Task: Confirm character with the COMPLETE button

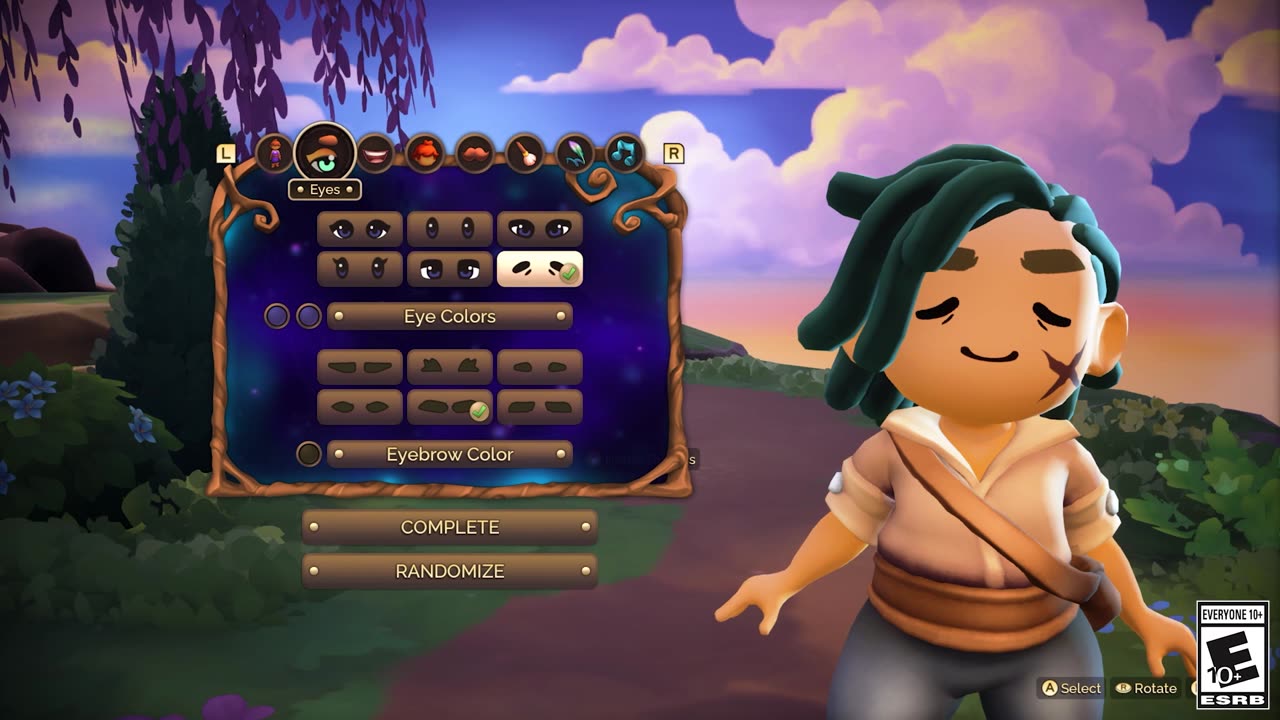Action: (449, 527)
